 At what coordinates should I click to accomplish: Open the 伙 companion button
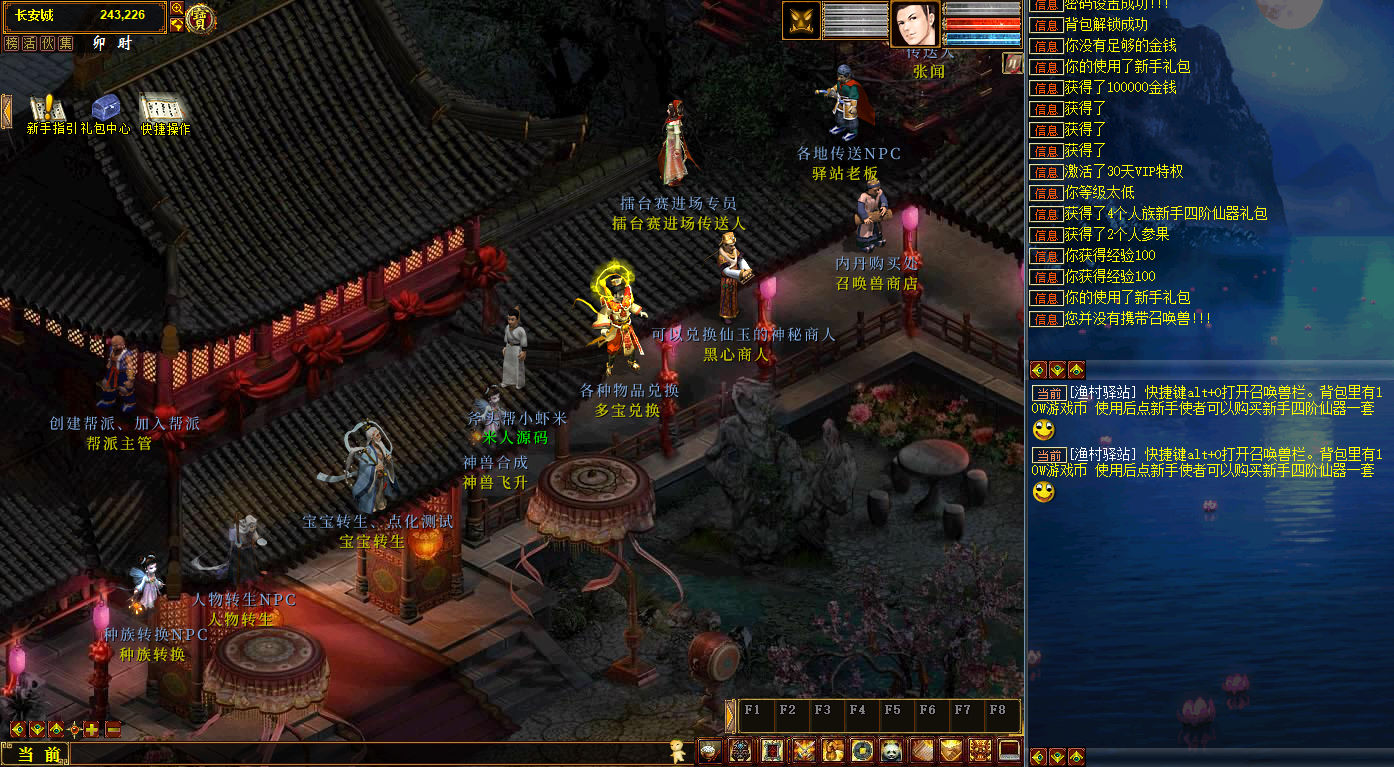[x=48, y=43]
